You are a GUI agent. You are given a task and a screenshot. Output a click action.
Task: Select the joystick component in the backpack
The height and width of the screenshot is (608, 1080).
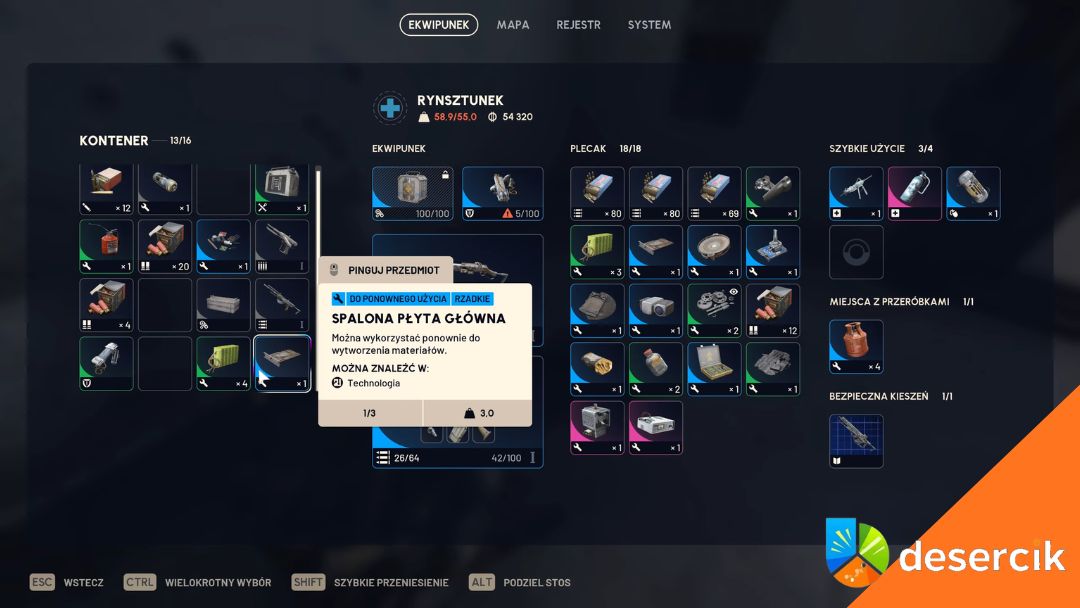(773, 252)
